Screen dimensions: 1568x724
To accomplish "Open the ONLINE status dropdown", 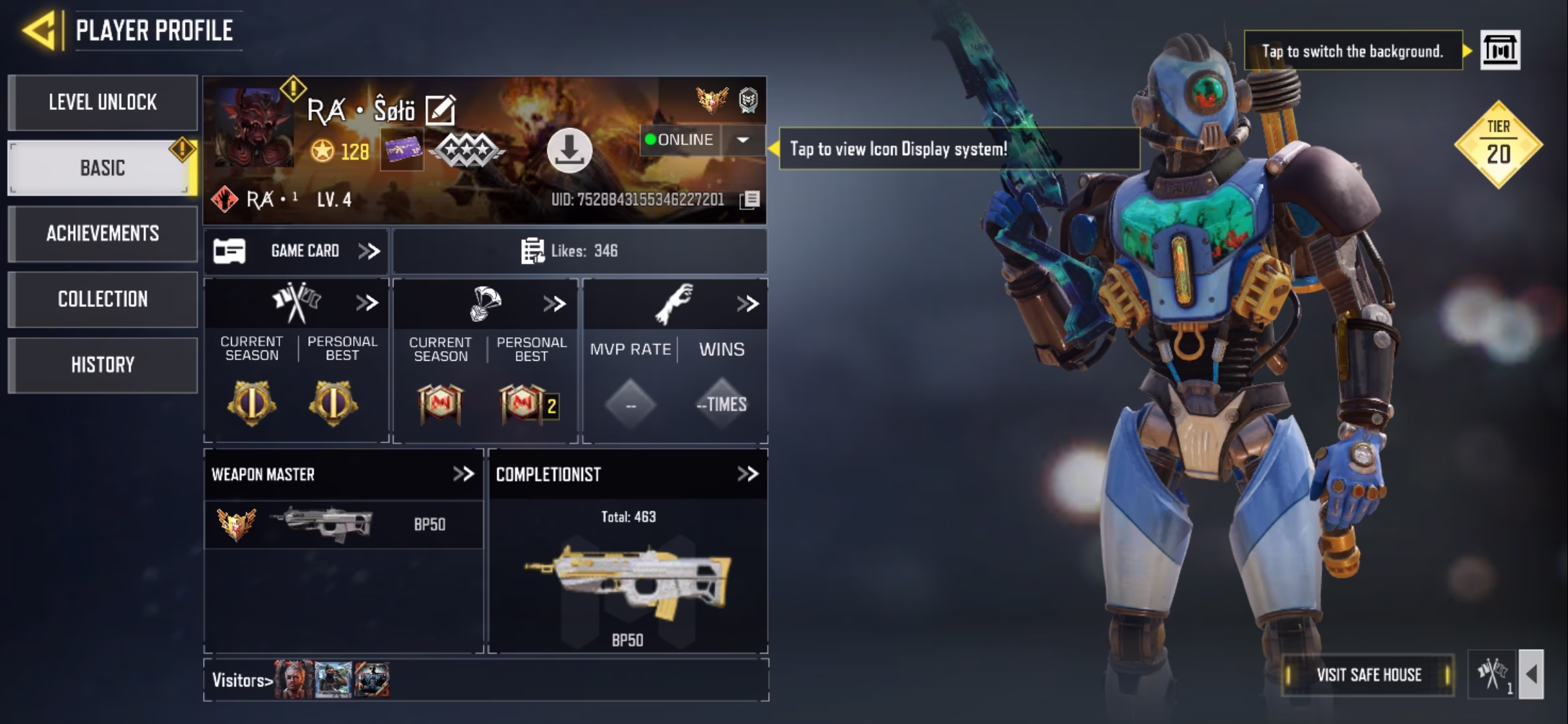I will click(x=742, y=140).
